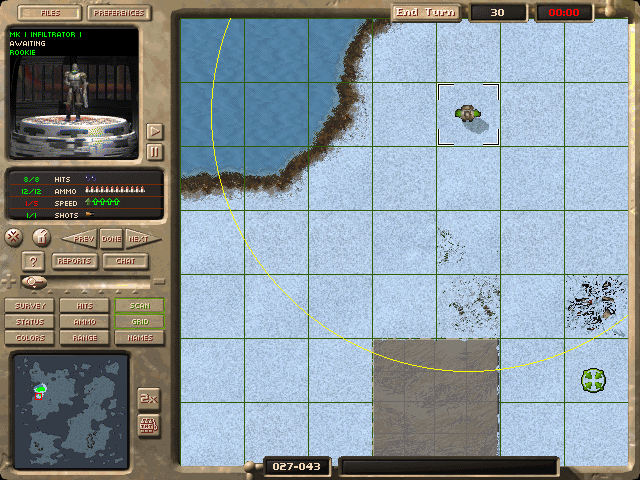Go to the Next unit
Viewport: 640px width, 480px height.
(138, 238)
